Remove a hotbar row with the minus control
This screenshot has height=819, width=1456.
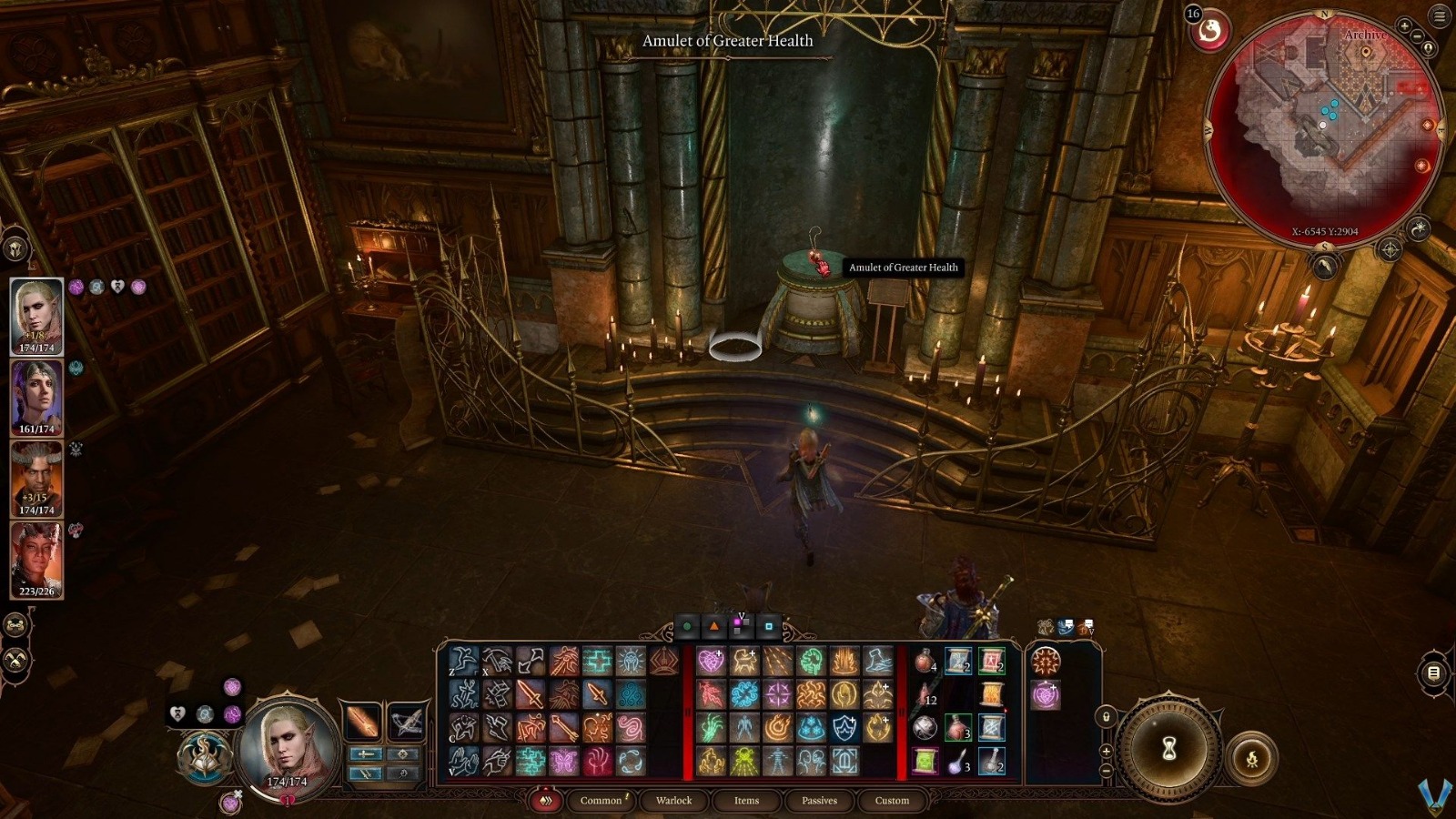[1106, 770]
